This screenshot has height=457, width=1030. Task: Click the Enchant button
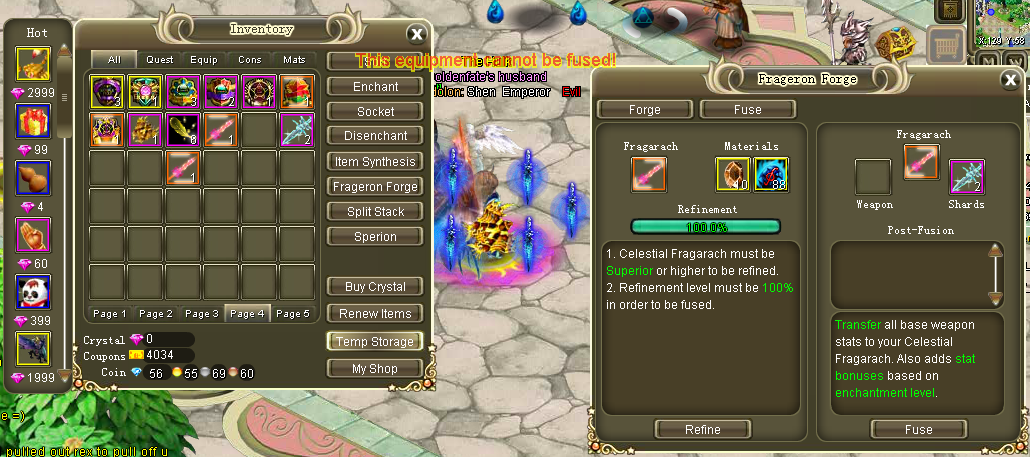tap(375, 87)
